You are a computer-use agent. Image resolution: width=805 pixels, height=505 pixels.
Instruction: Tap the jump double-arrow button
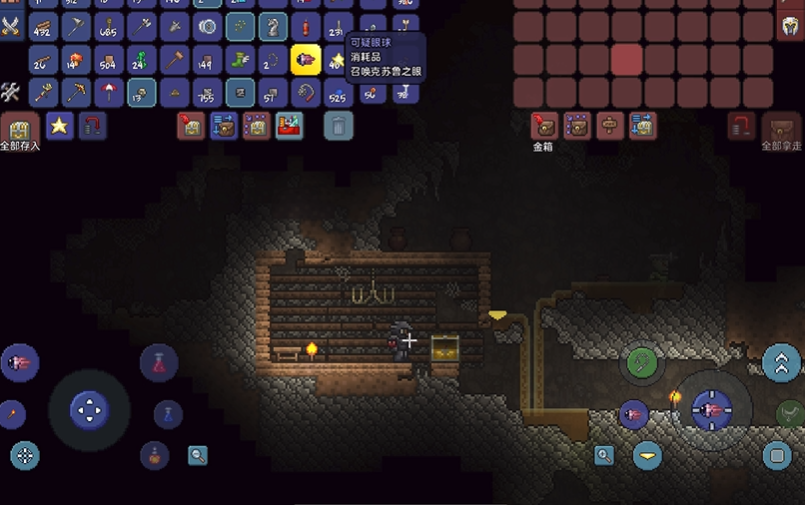pos(781,363)
